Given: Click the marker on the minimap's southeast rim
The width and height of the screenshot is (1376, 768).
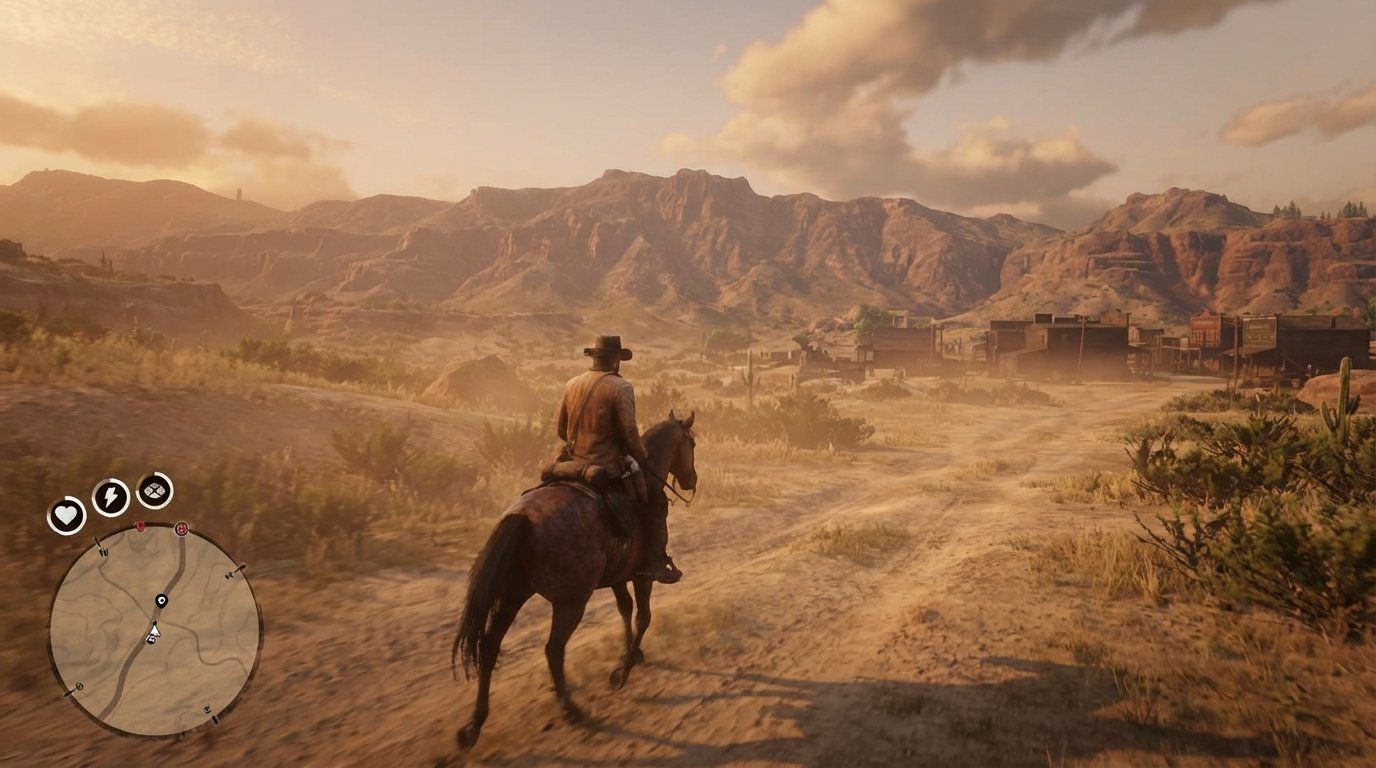Looking at the screenshot, I should (x=207, y=710).
